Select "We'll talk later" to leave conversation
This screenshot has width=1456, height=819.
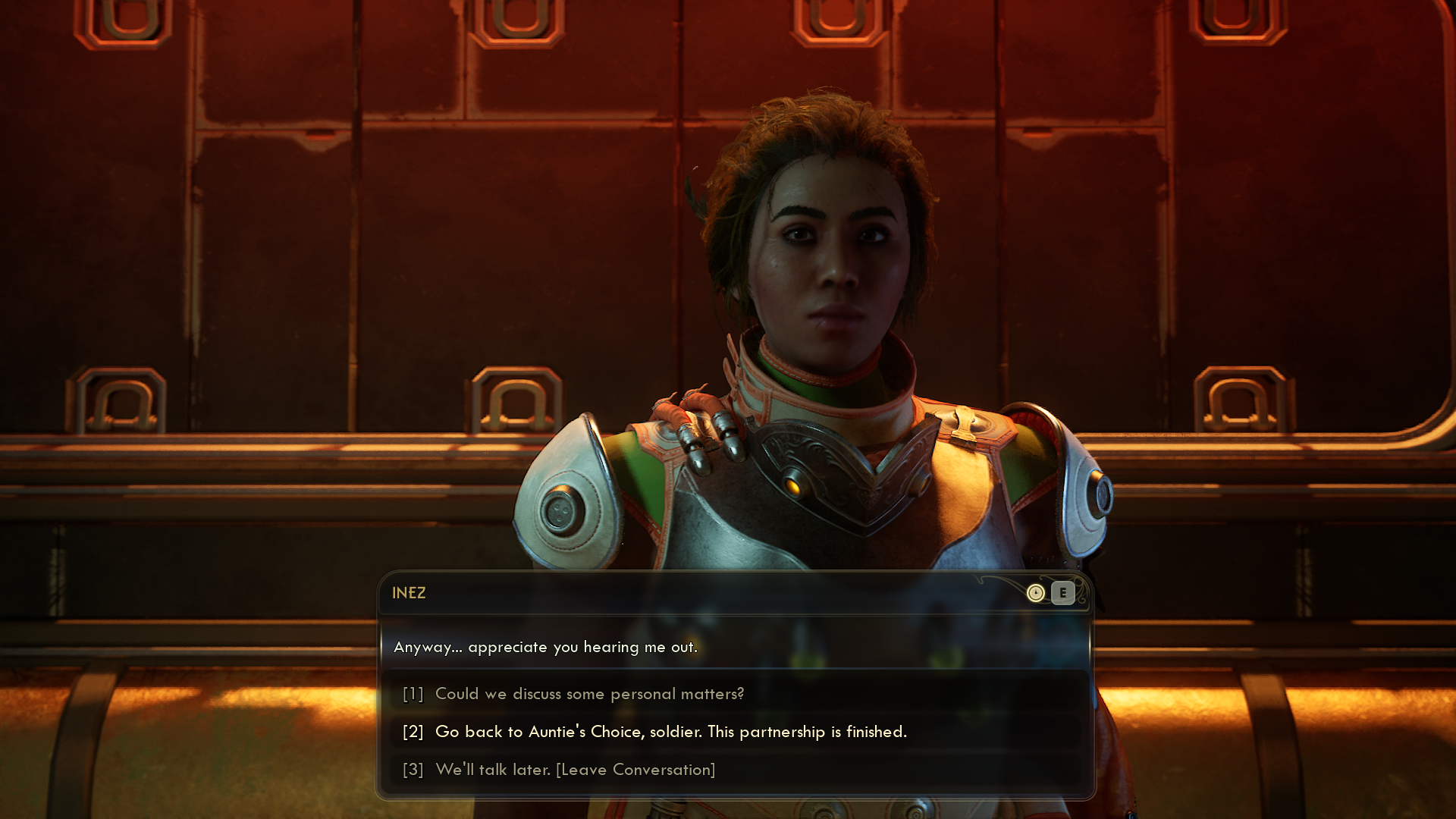click(575, 770)
